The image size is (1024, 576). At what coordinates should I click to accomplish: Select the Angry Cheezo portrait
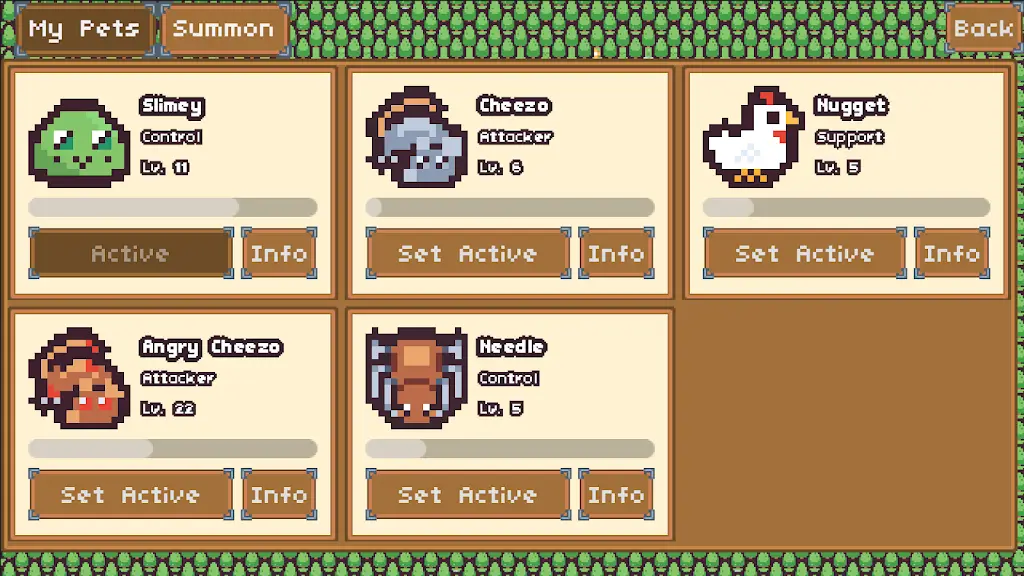pyautogui.click(x=79, y=380)
